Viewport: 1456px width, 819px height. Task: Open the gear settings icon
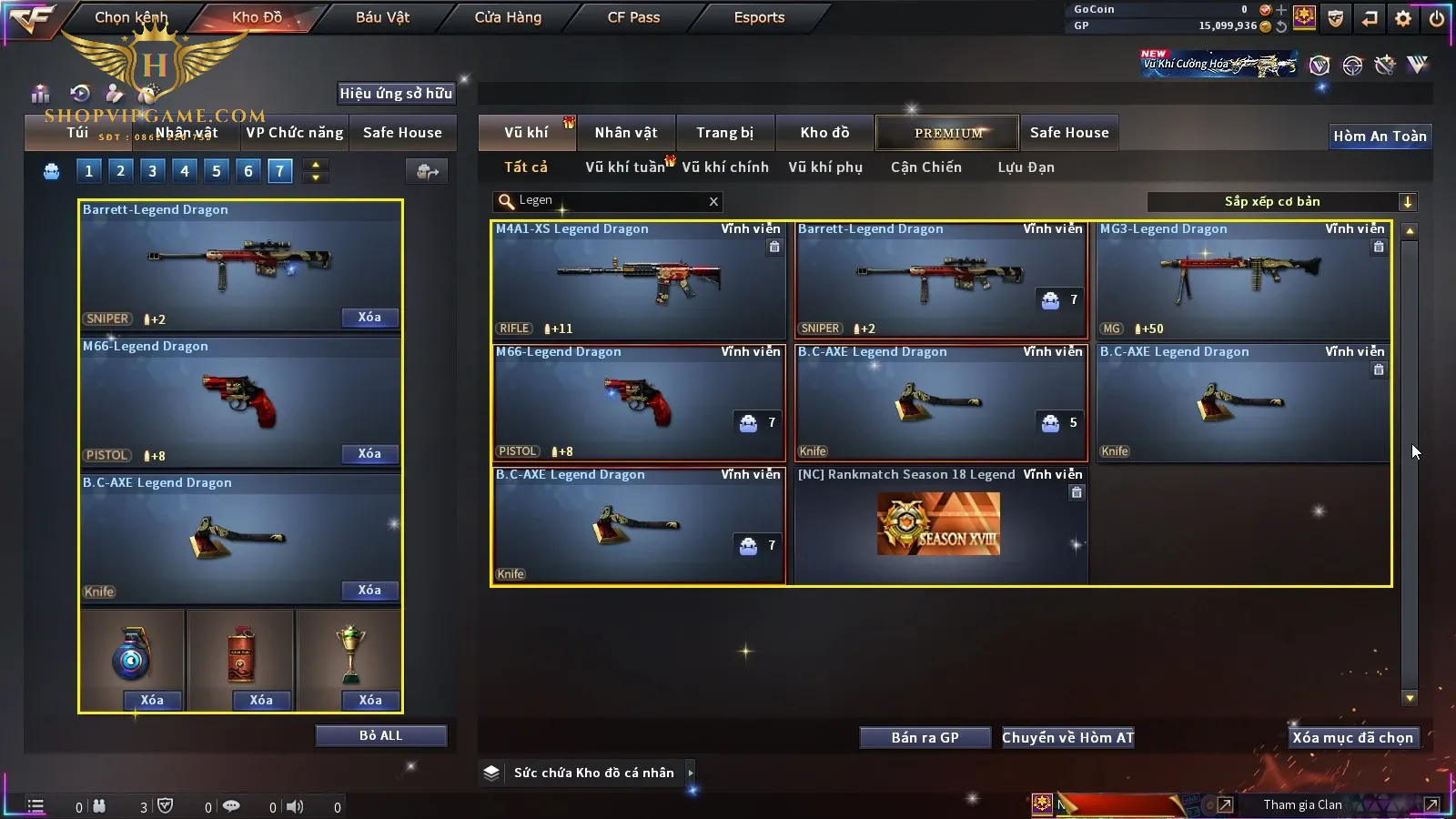1403,18
